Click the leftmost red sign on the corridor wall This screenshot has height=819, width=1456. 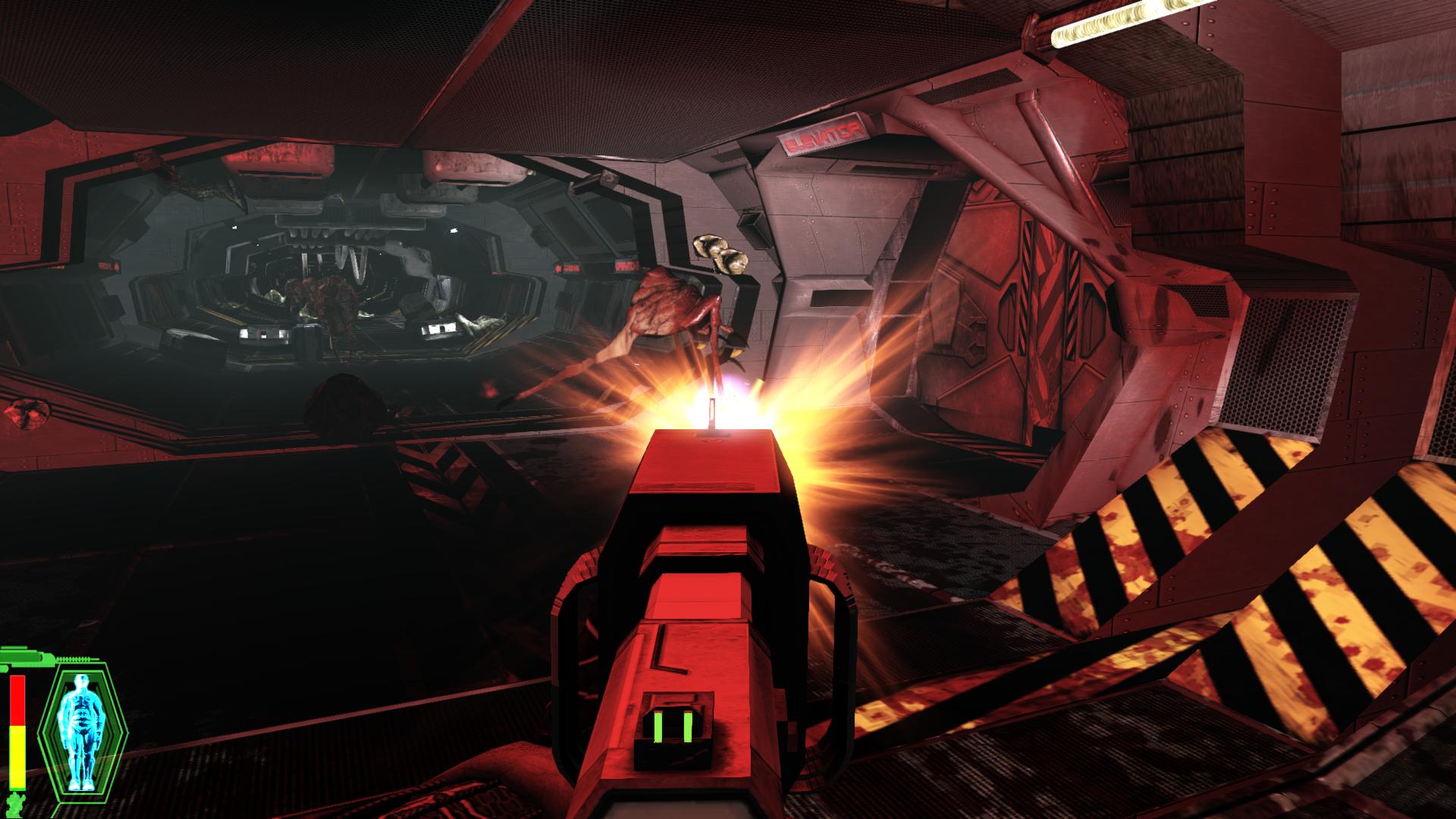click(x=108, y=265)
